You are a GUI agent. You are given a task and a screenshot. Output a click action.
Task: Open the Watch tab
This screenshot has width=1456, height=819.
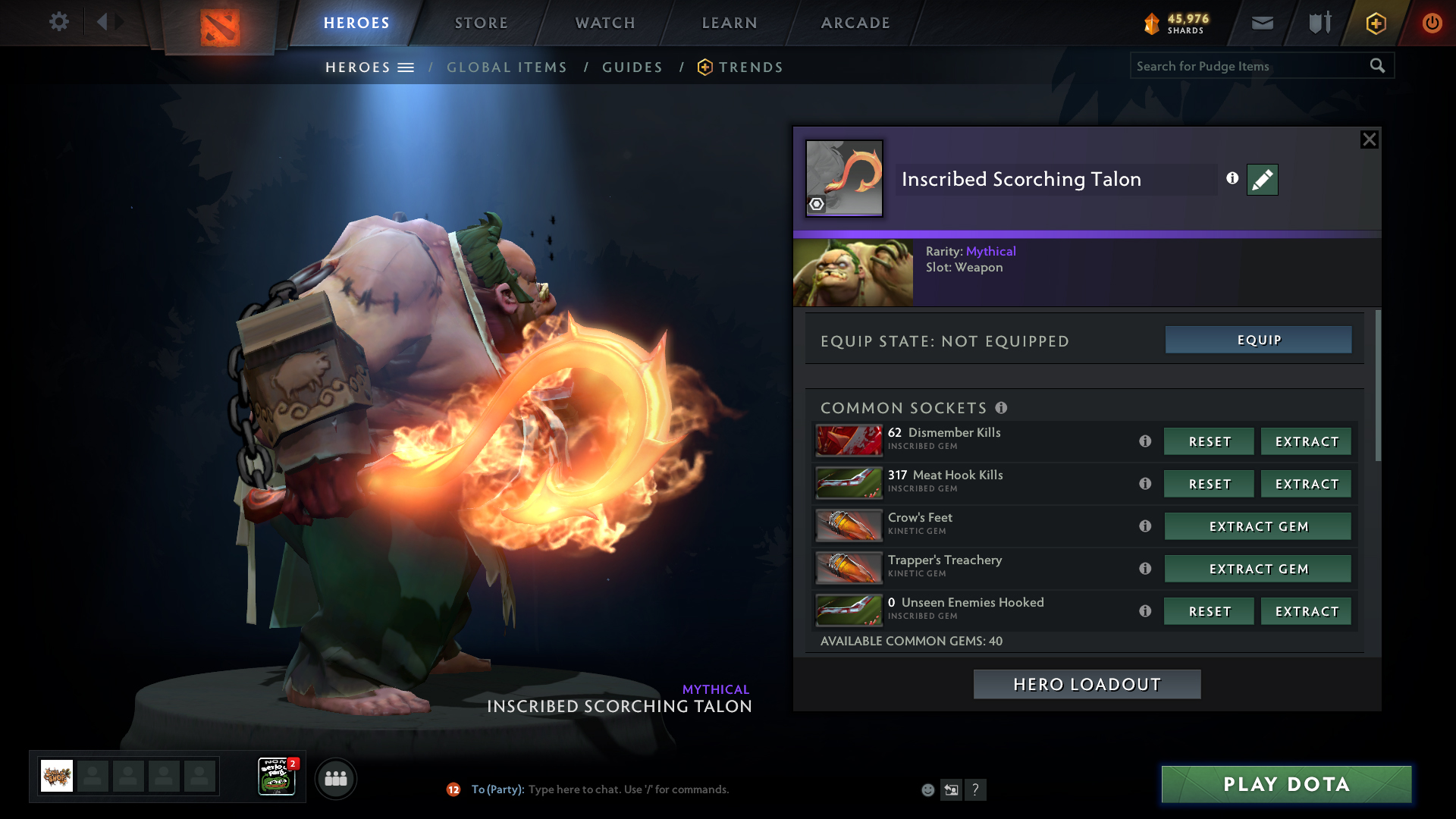[x=605, y=23]
